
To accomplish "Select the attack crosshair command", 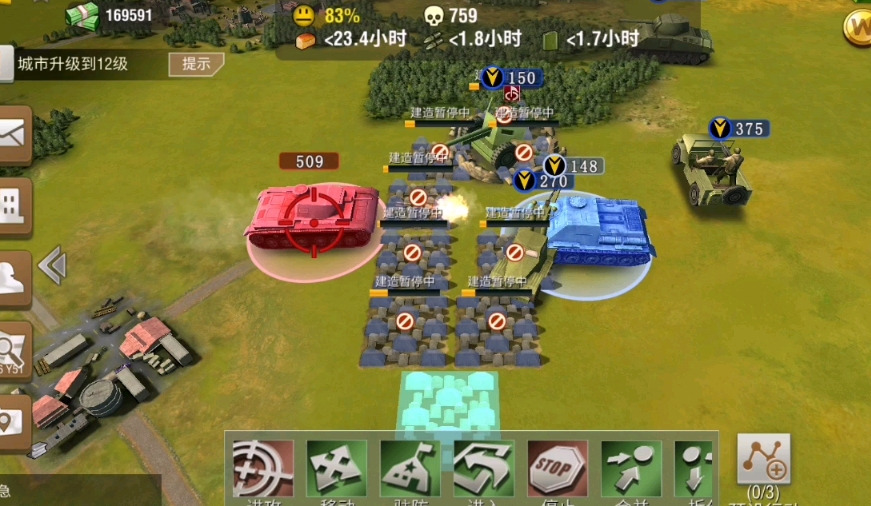I will click(x=263, y=468).
